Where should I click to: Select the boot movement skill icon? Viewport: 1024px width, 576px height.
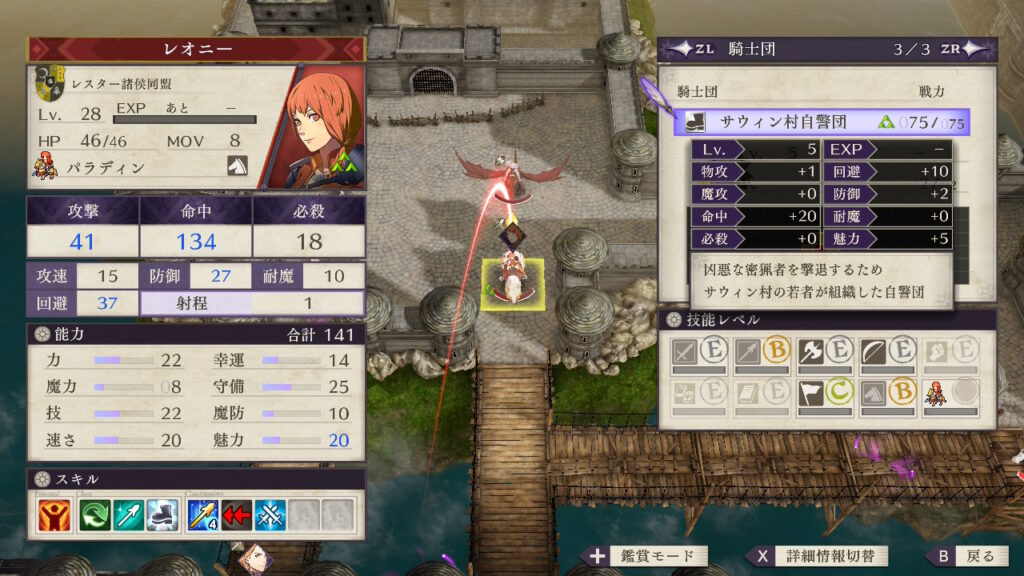[159, 514]
